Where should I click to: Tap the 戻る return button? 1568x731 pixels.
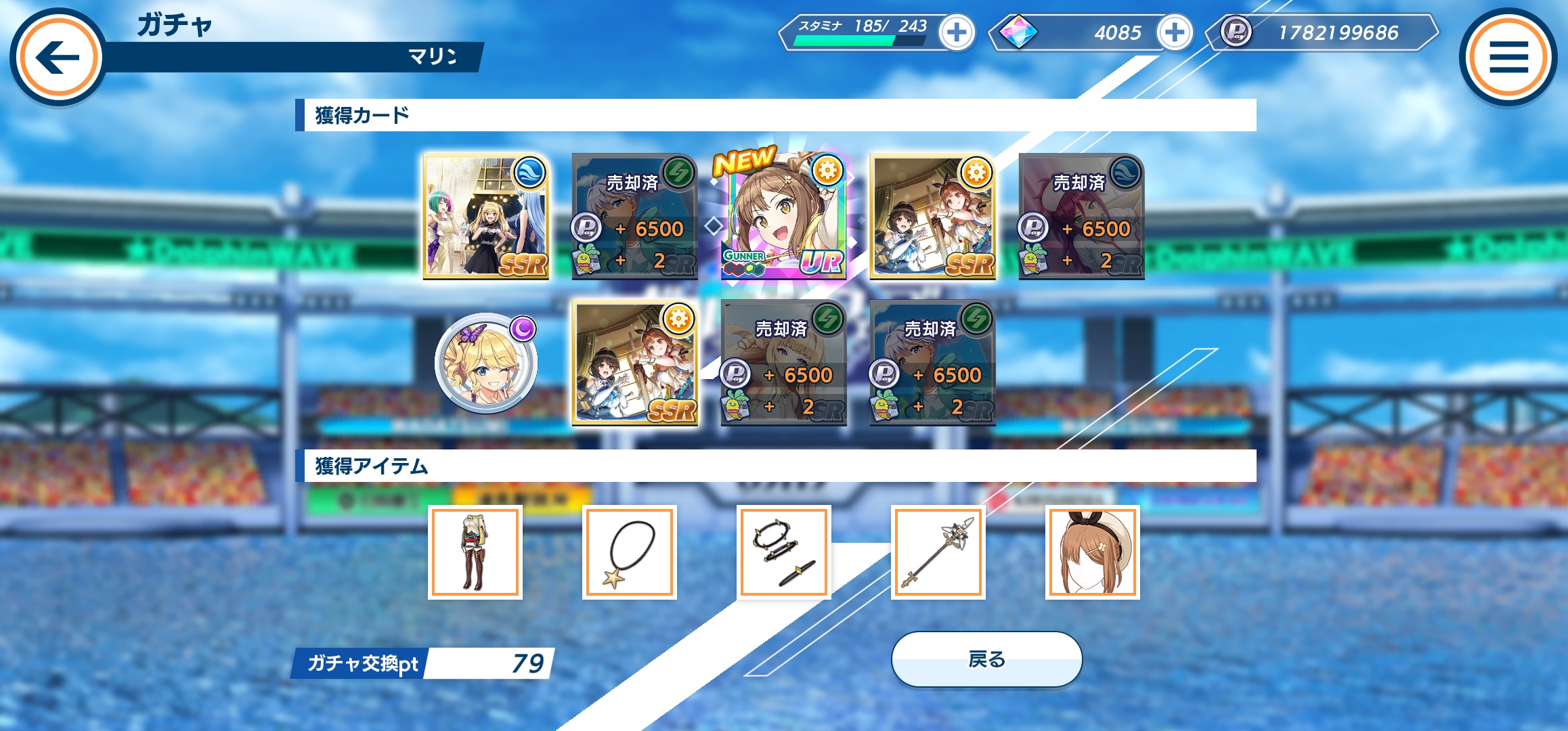click(x=986, y=659)
